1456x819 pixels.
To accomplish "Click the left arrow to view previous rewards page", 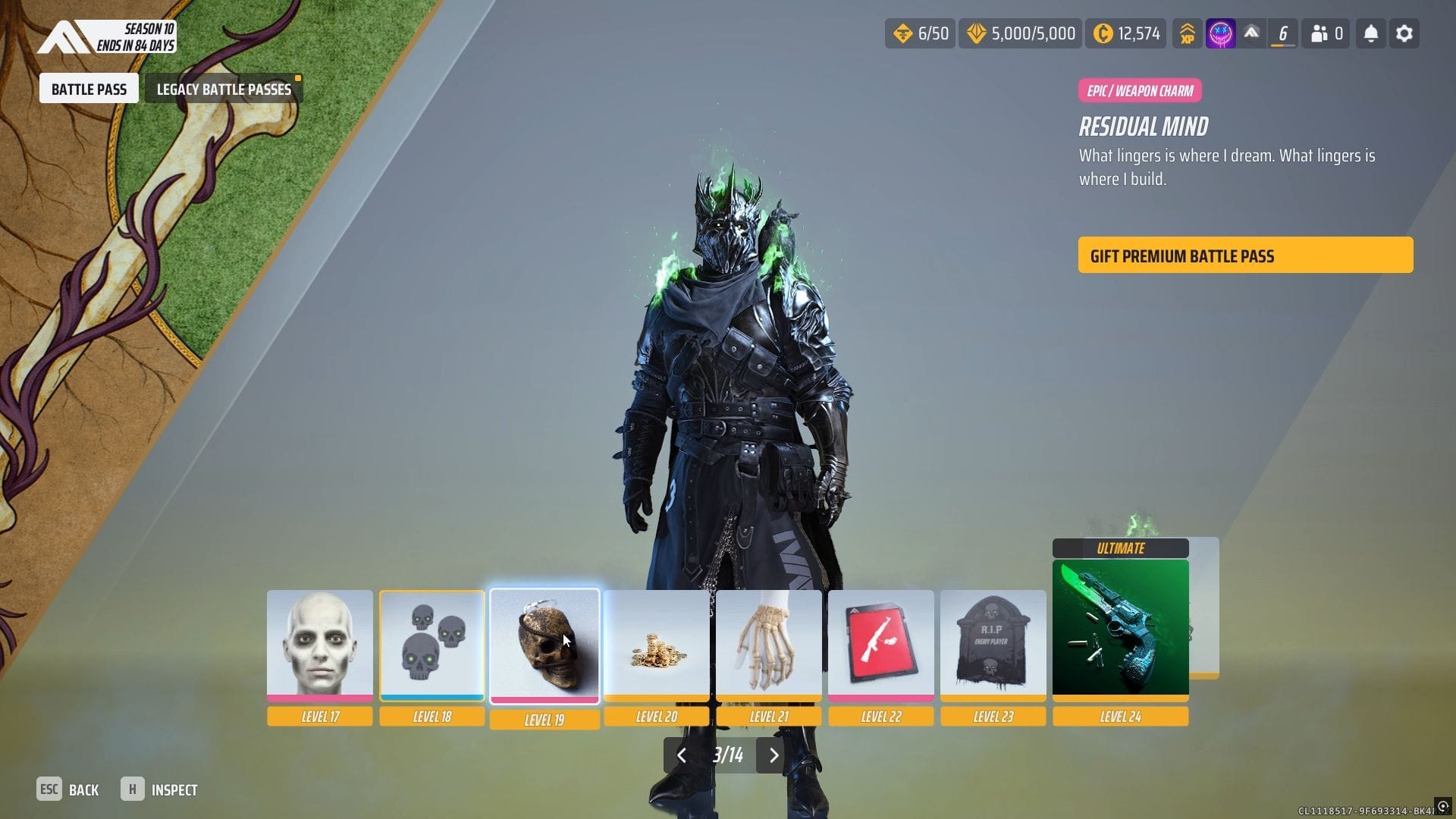I will pos(681,755).
